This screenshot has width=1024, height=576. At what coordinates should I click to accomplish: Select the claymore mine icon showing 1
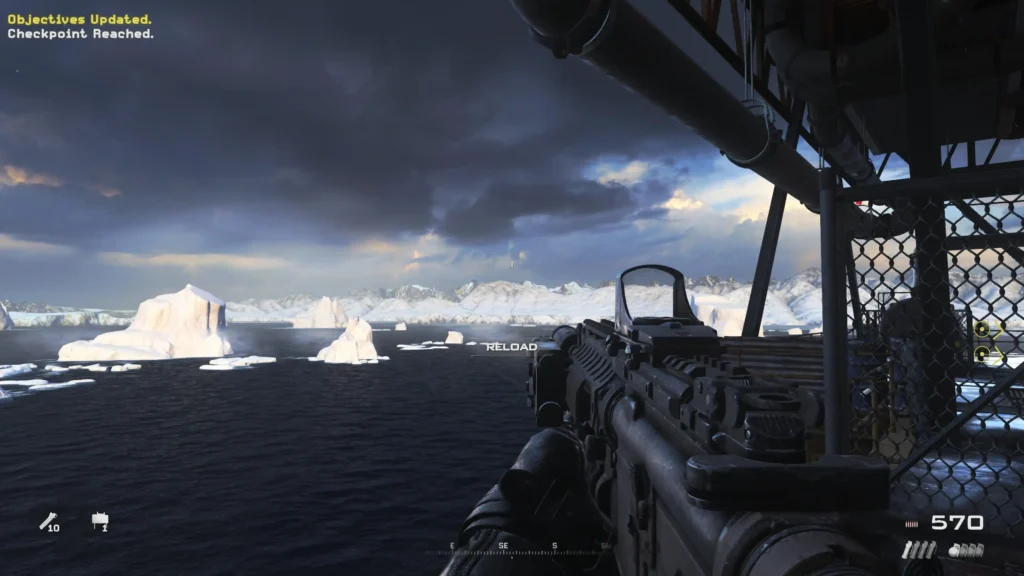[x=100, y=521]
